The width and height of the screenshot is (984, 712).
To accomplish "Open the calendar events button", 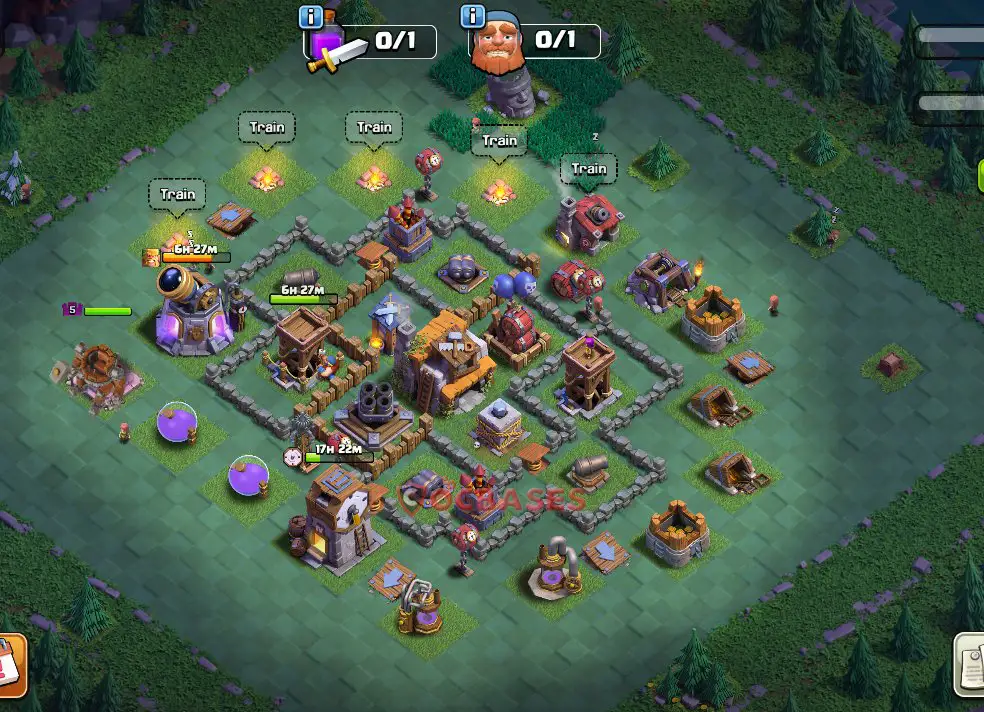I will tap(10, 665).
